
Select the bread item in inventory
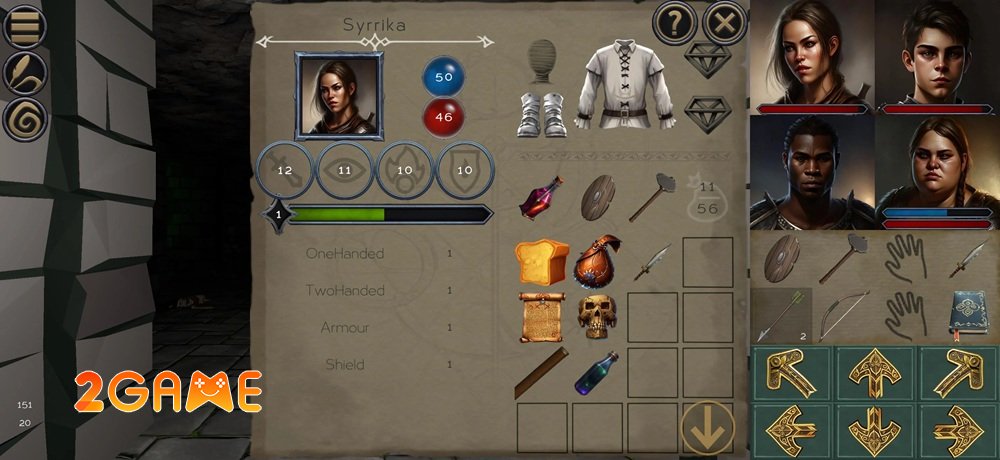541,262
